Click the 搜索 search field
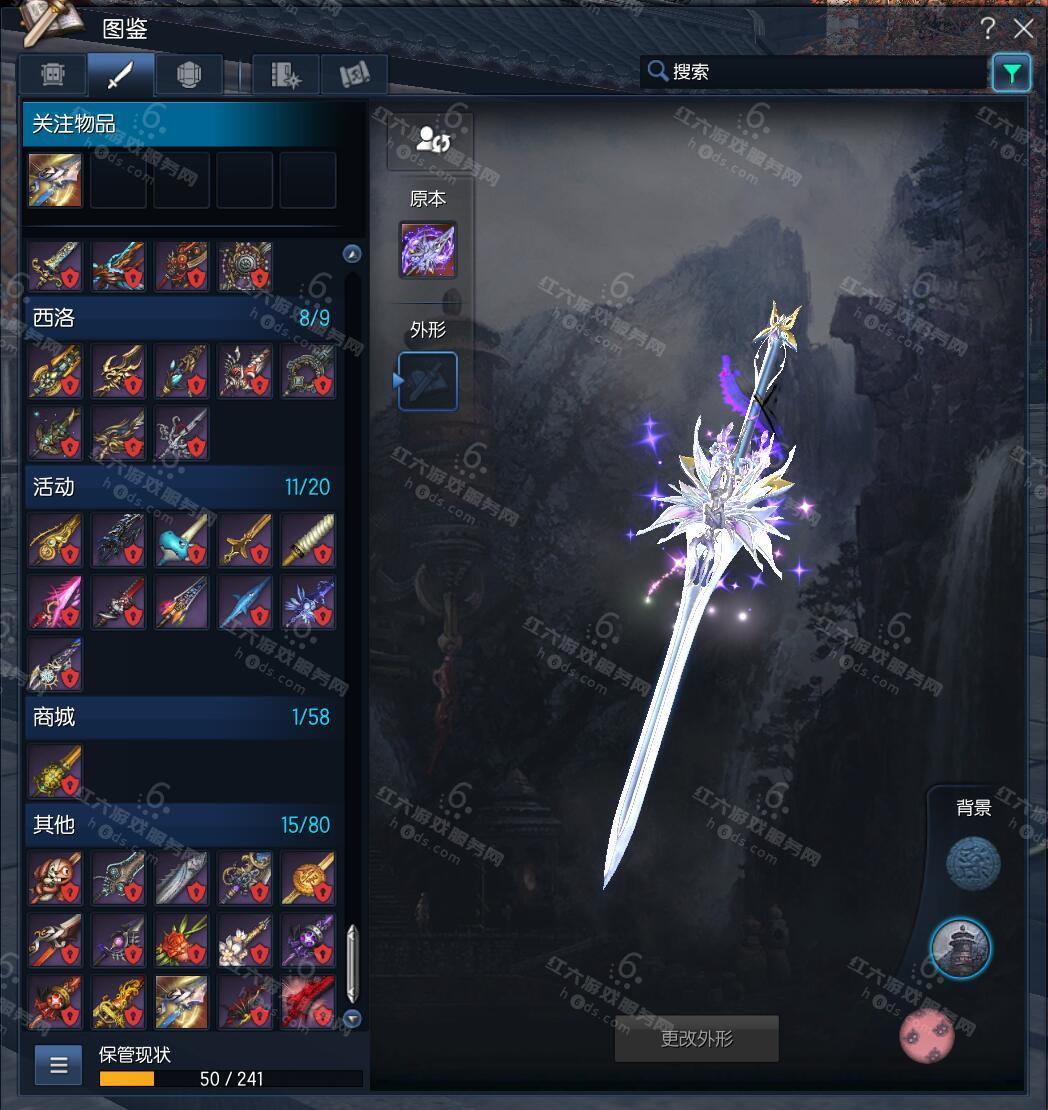 815,72
